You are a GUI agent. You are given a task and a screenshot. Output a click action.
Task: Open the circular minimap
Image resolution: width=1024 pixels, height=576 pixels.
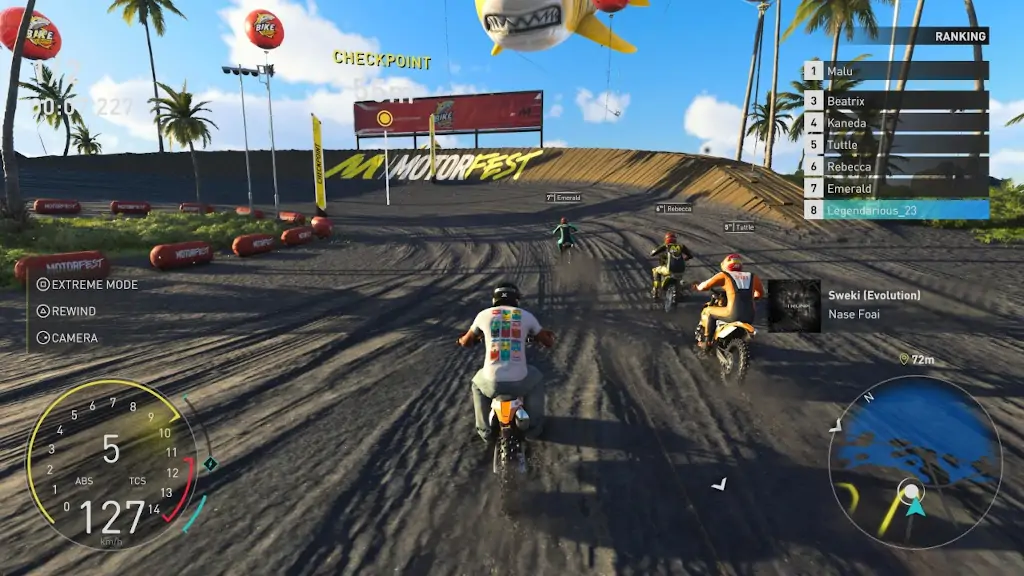click(914, 462)
